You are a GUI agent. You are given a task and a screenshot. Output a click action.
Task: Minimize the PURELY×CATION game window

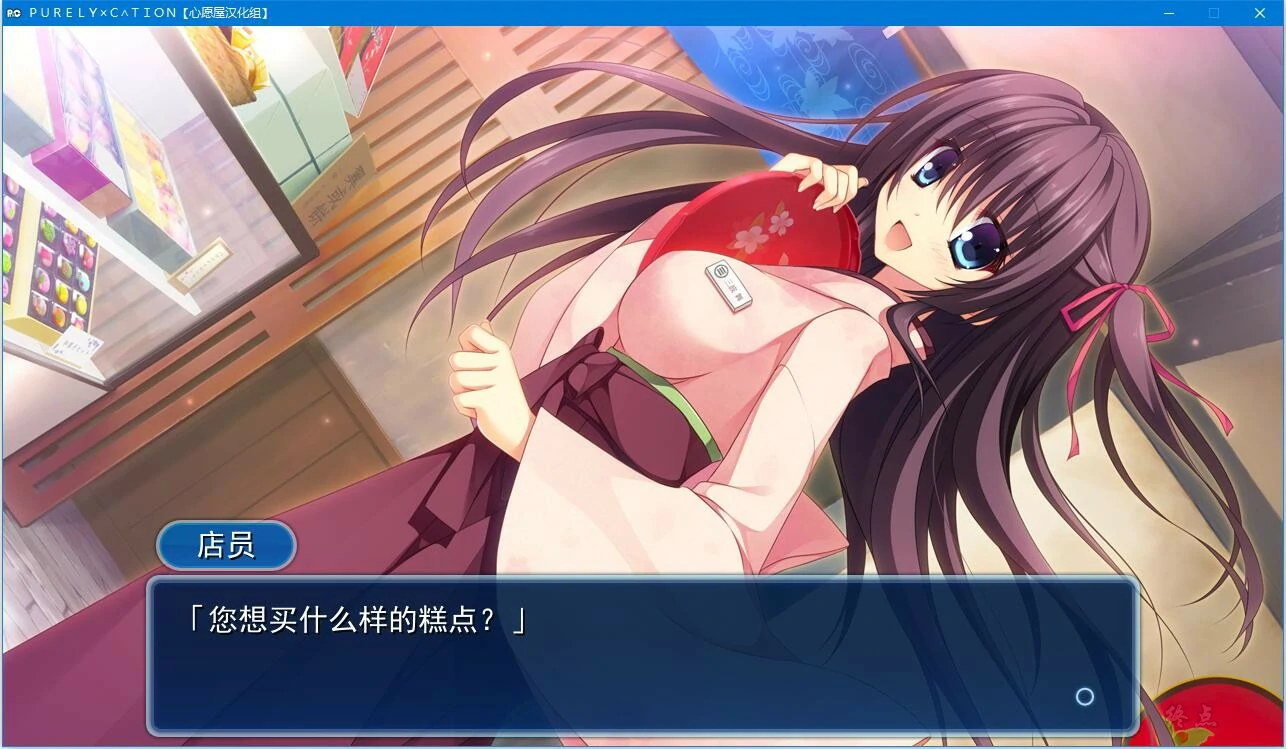coord(1167,13)
